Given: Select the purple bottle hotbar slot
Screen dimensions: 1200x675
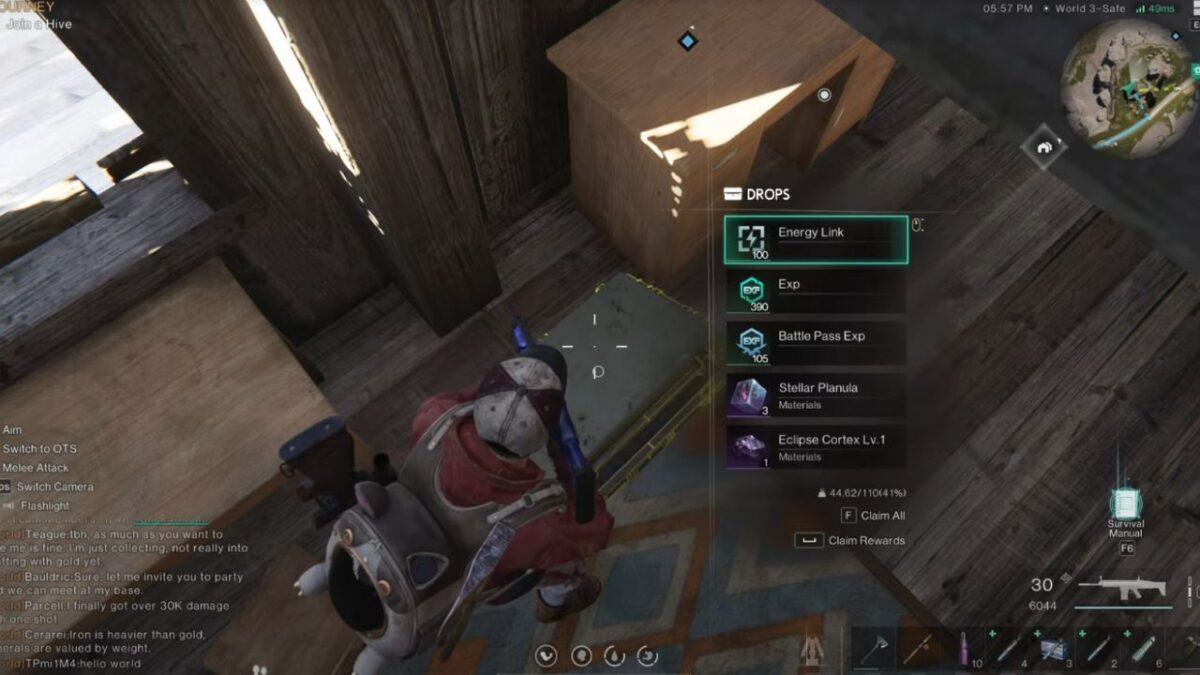Looking at the screenshot, I should [x=964, y=649].
